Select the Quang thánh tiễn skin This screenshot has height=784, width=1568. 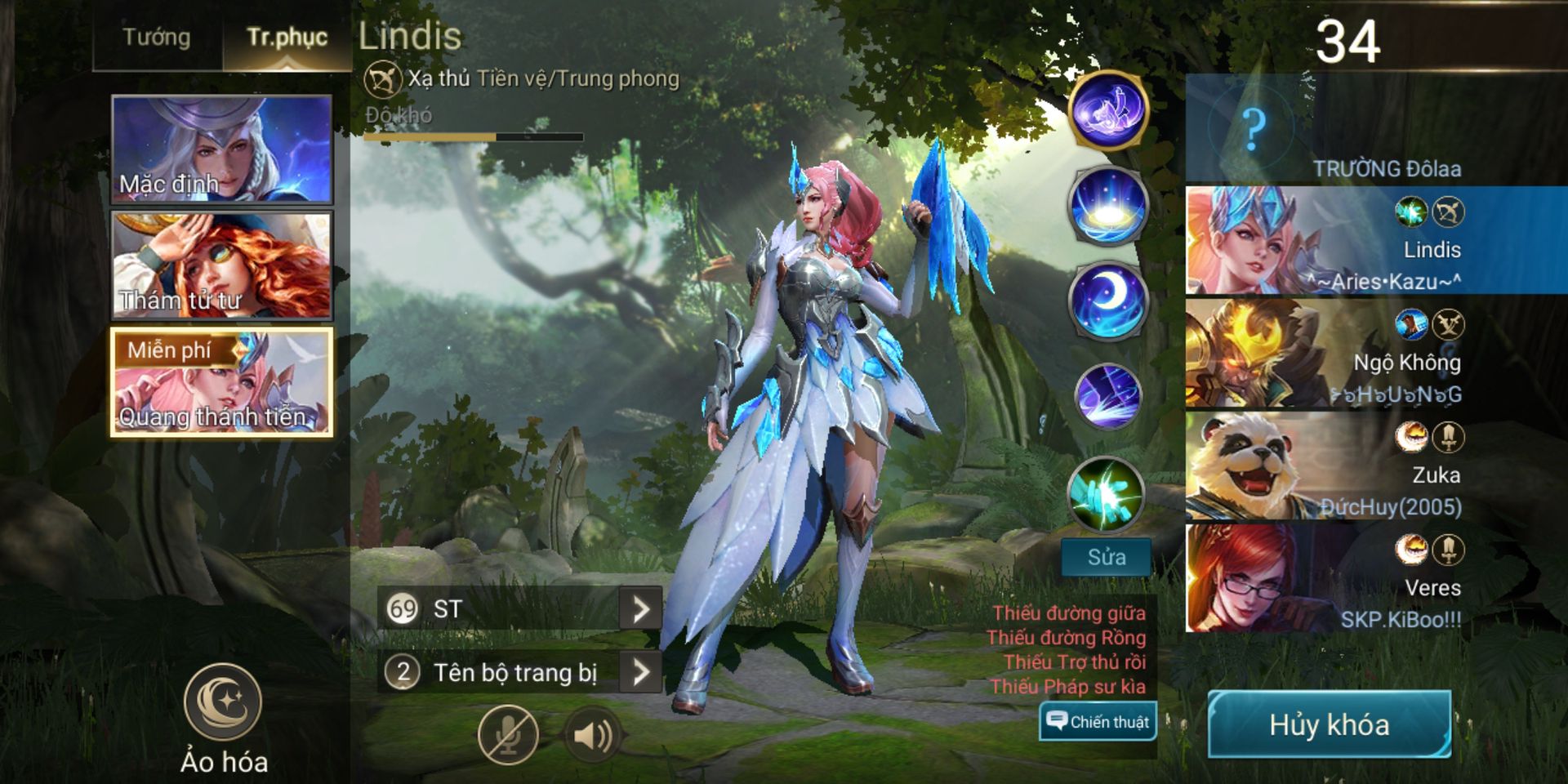[221, 382]
